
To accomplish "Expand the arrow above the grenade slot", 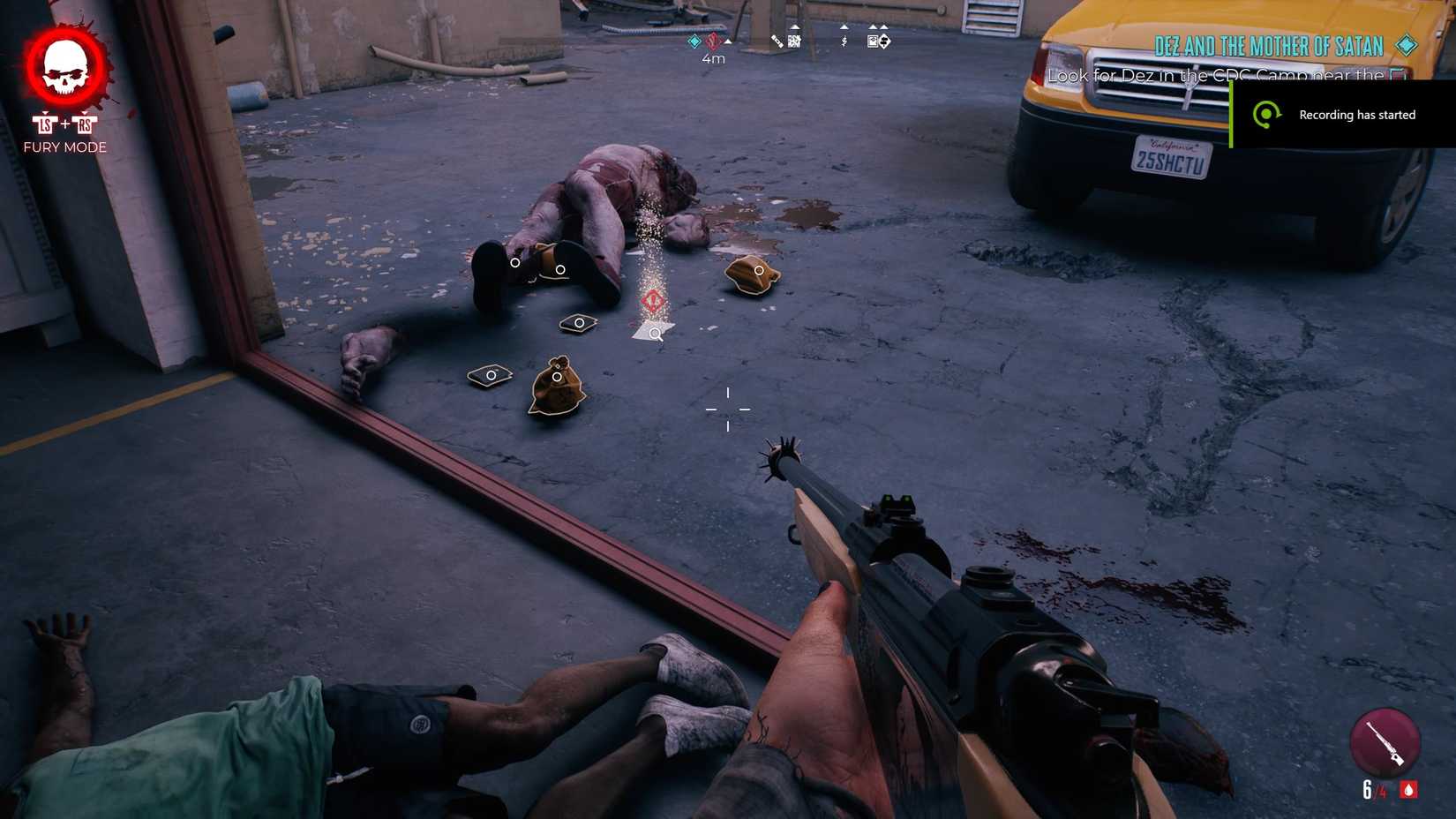I will 794,26.
